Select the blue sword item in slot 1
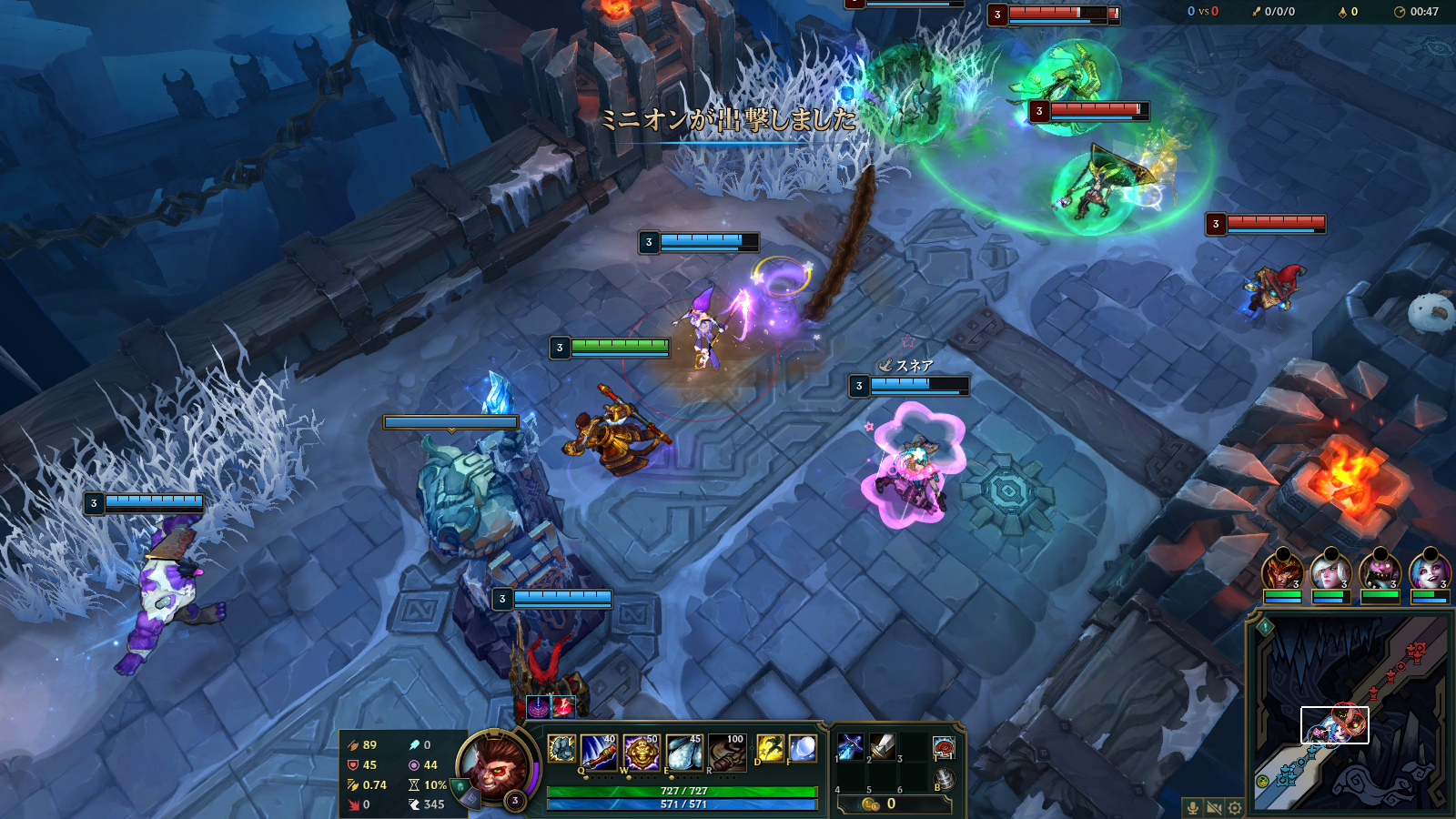 [850, 747]
